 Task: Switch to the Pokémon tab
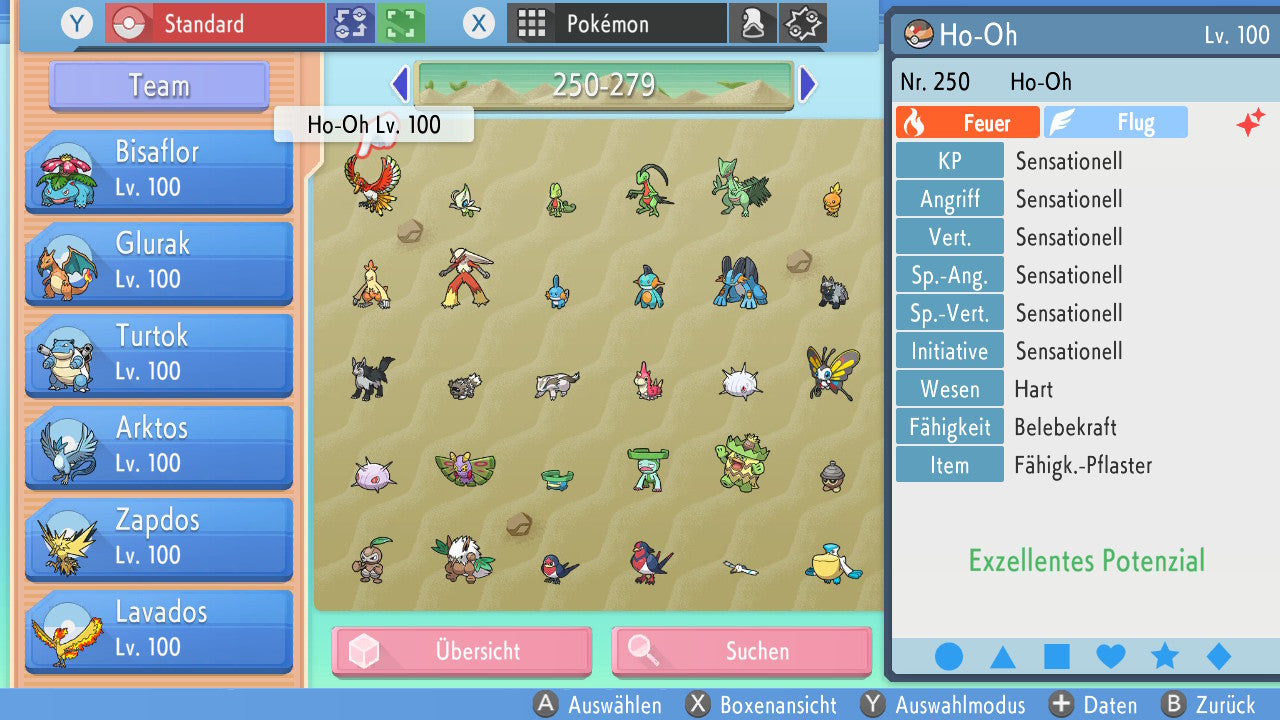click(615, 23)
